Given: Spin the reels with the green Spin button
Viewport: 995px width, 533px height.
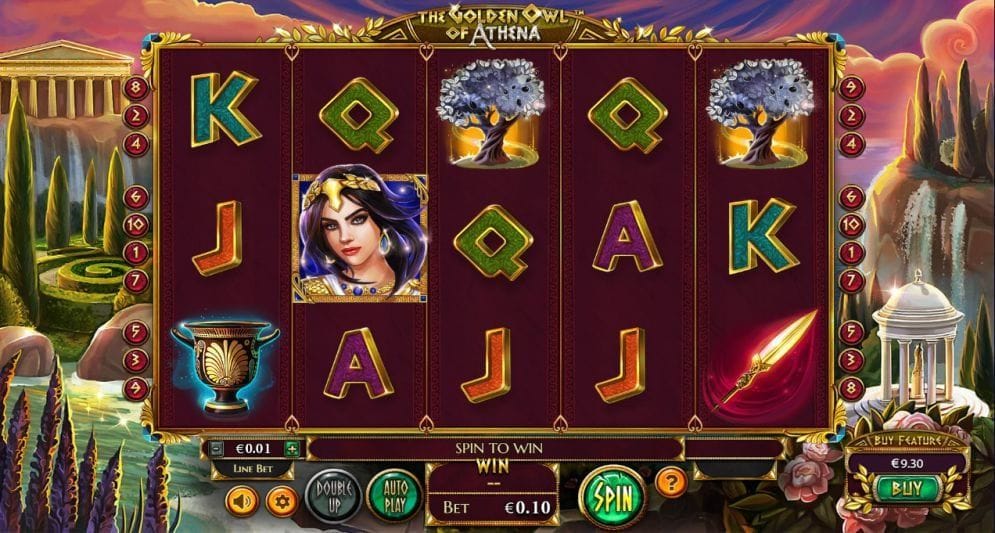Looking at the screenshot, I should 608,495.
